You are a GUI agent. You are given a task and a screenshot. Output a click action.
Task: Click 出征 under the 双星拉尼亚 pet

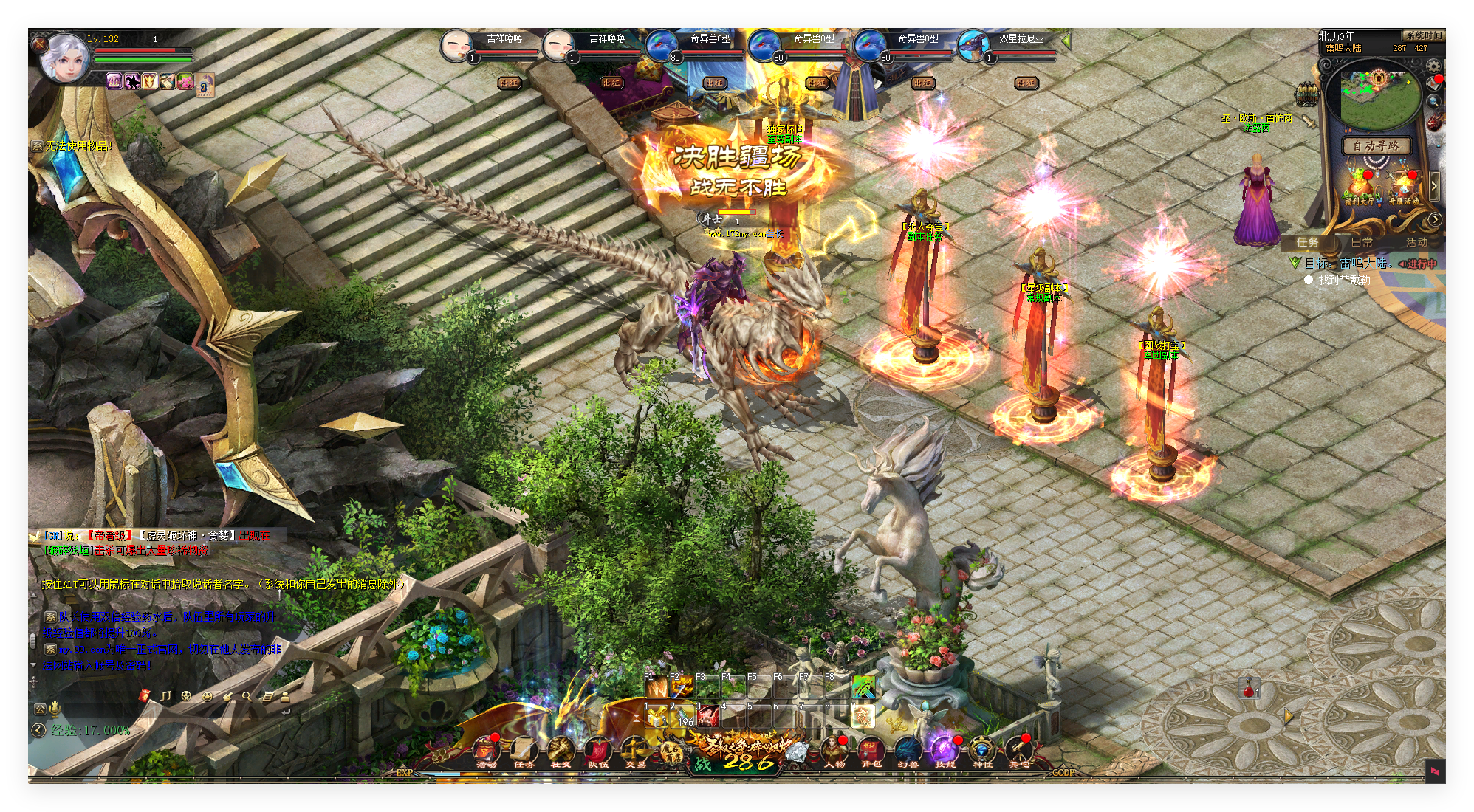pos(1026,83)
